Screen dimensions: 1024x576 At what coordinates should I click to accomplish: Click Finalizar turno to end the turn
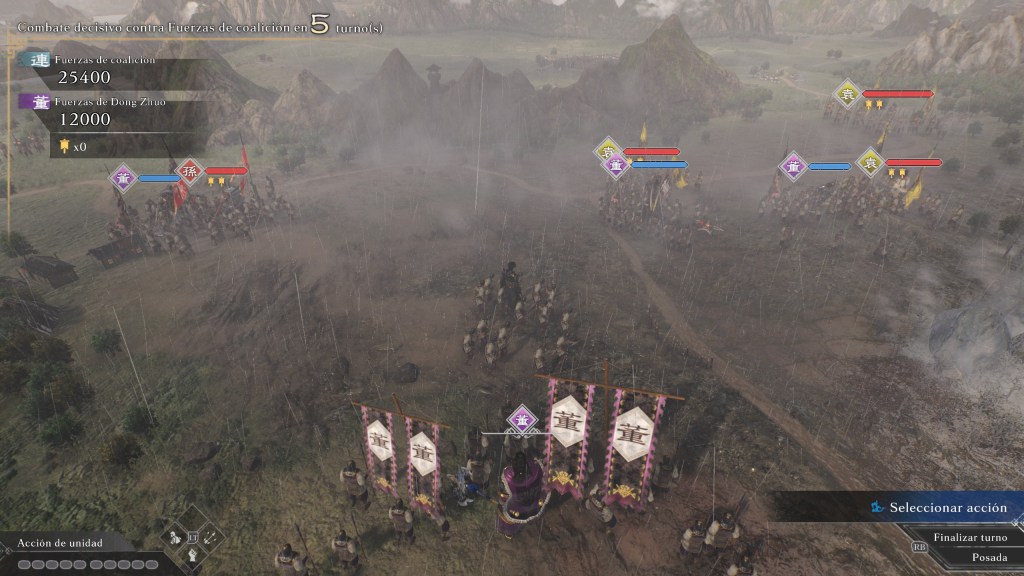coord(968,537)
